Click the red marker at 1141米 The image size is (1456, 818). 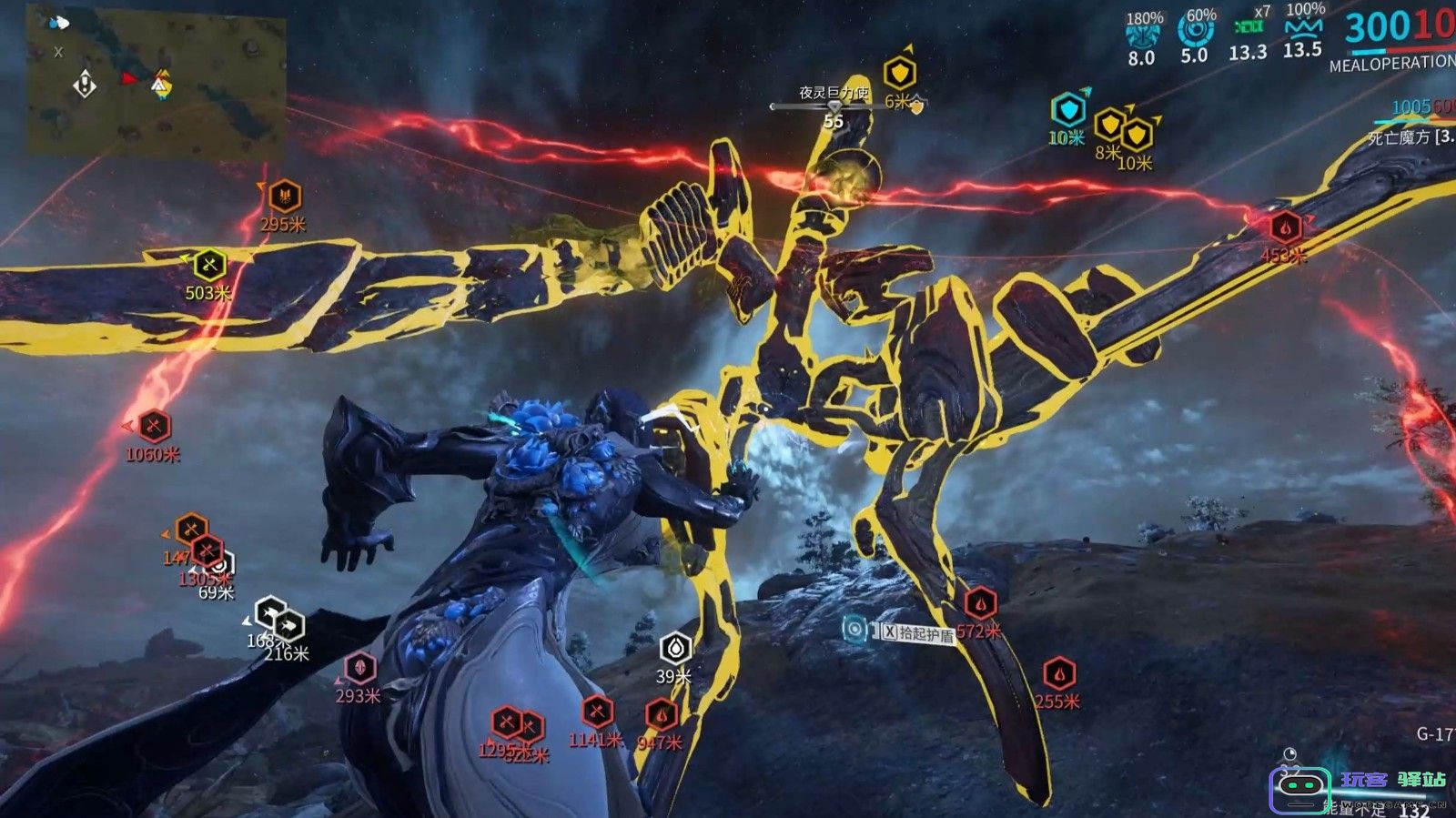point(597,712)
